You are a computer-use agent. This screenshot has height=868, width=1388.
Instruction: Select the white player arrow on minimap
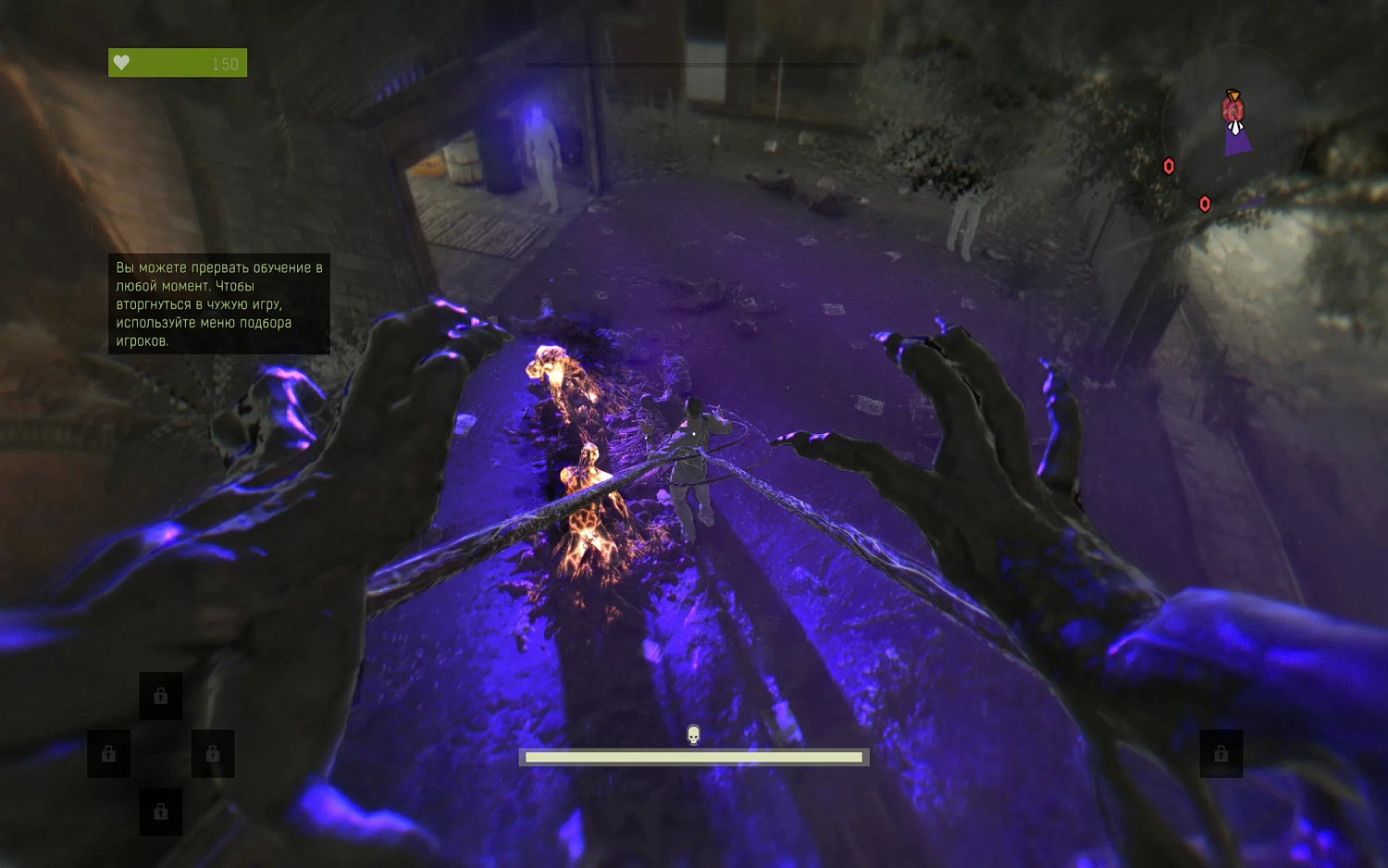click(x=1235, y=127)
